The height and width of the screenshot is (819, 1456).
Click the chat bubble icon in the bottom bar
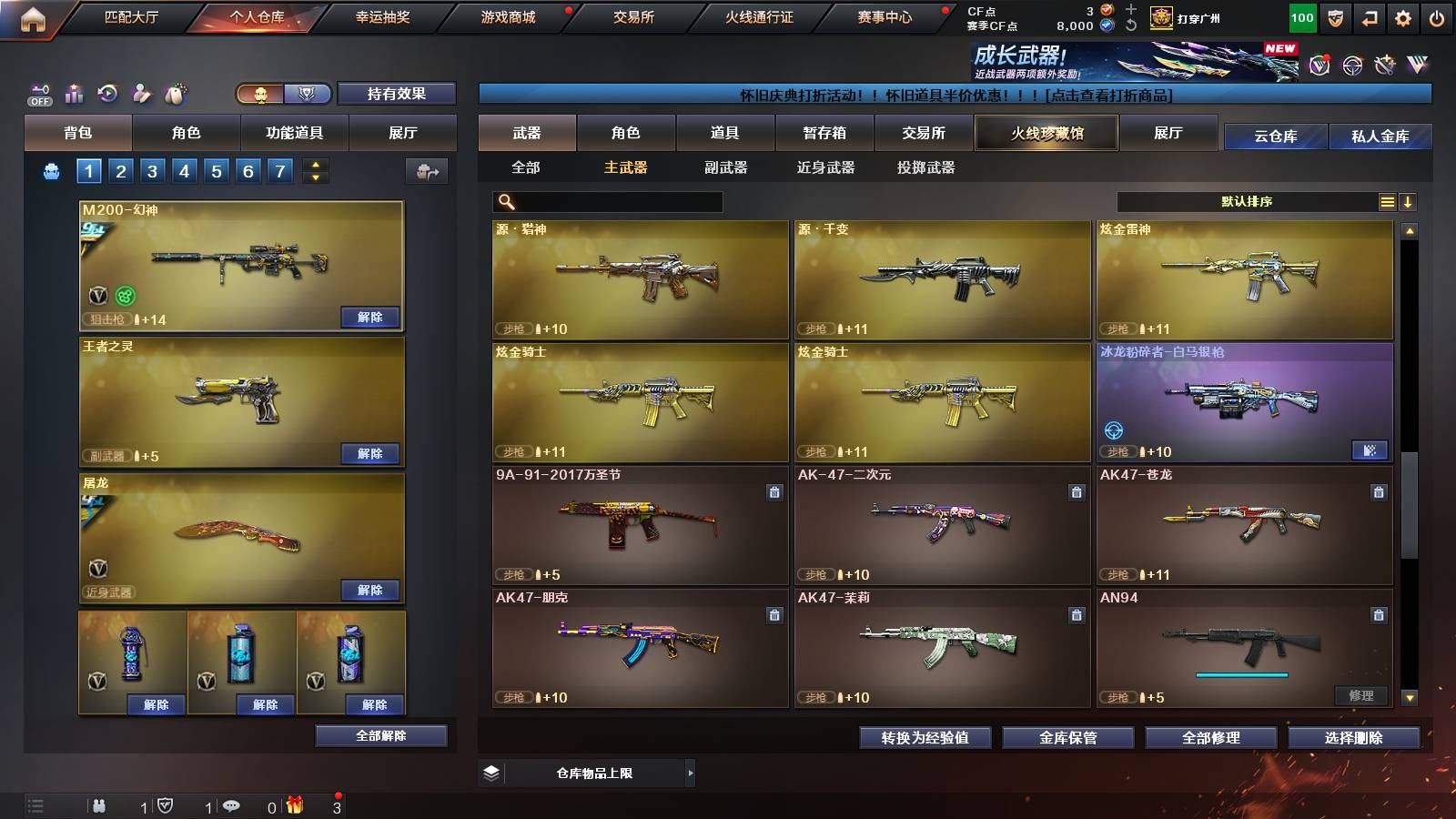pyautogui.click(x=230, y=806)
